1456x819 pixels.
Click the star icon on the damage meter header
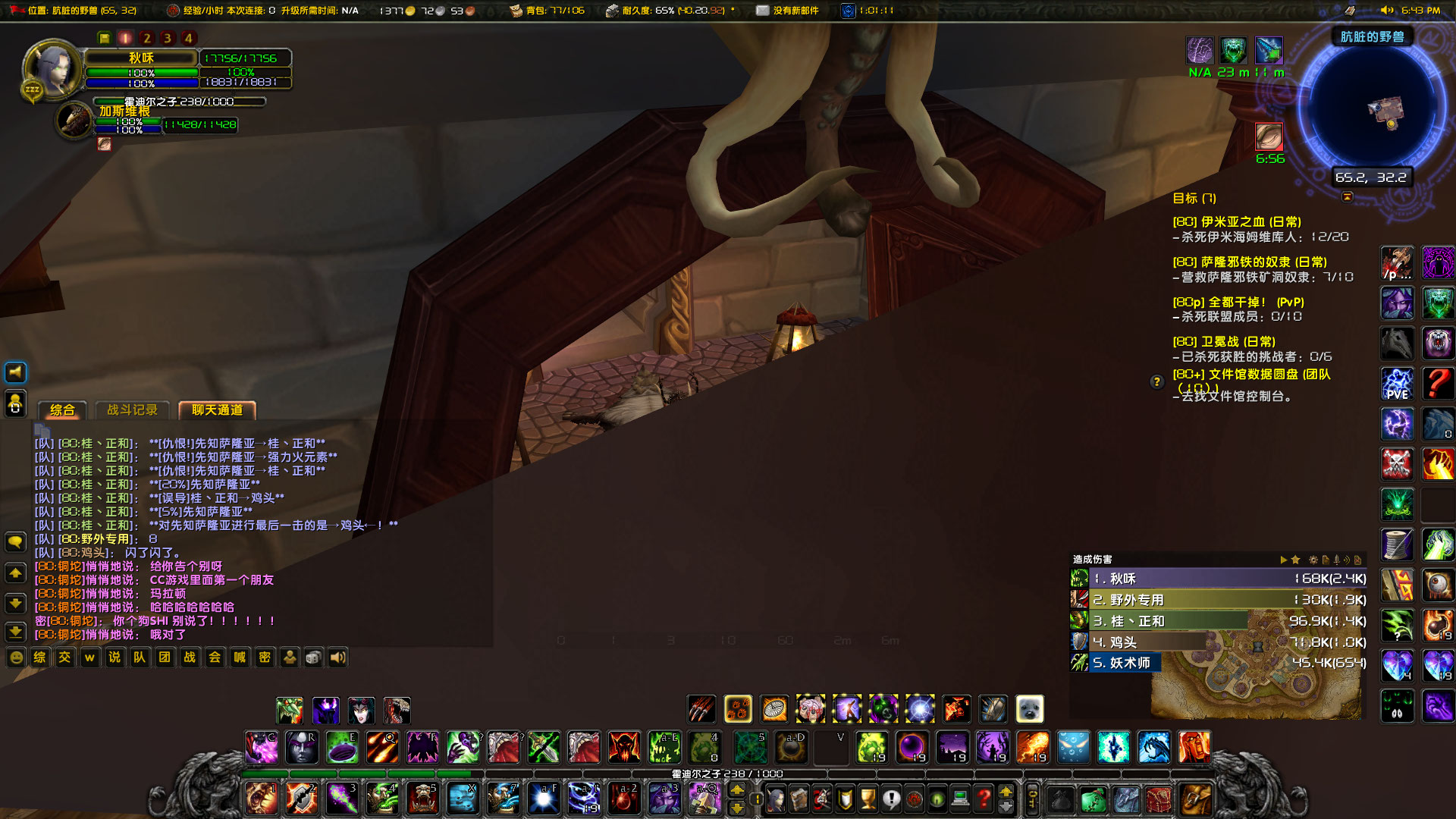(x=1295, y=560)
